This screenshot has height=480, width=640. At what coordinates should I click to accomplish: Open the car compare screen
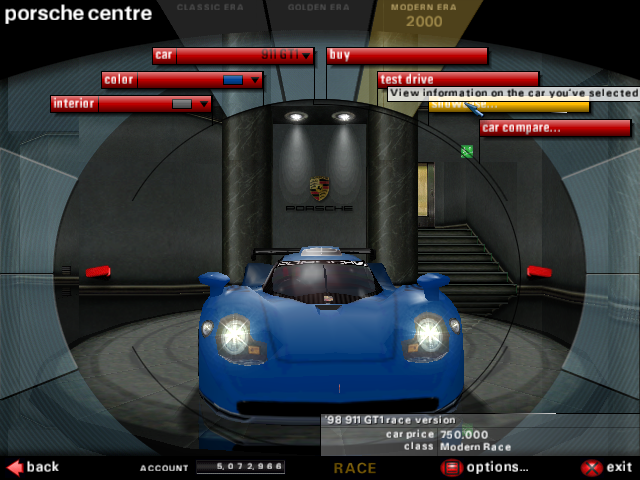[554, 128]
